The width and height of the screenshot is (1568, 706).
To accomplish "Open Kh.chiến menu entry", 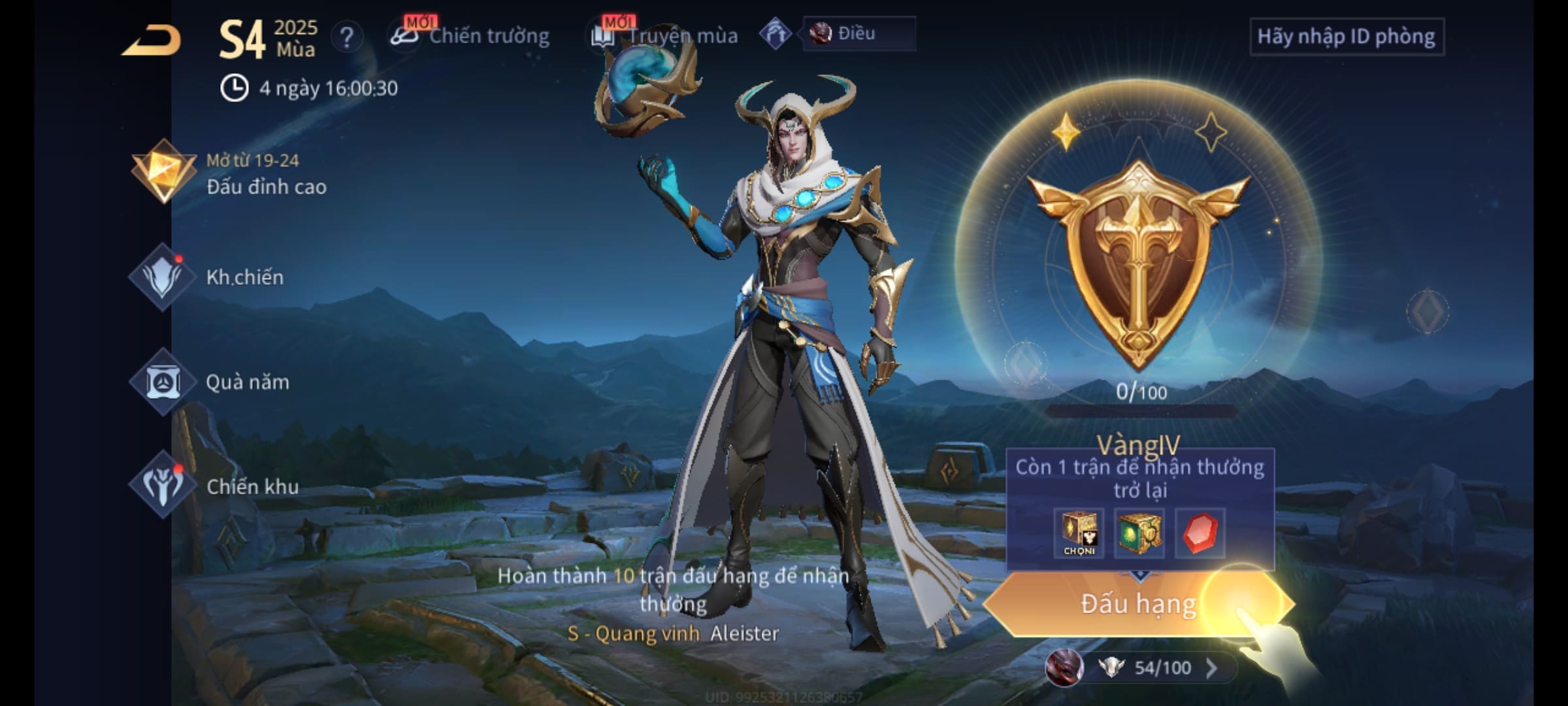I will coord(209,277).
